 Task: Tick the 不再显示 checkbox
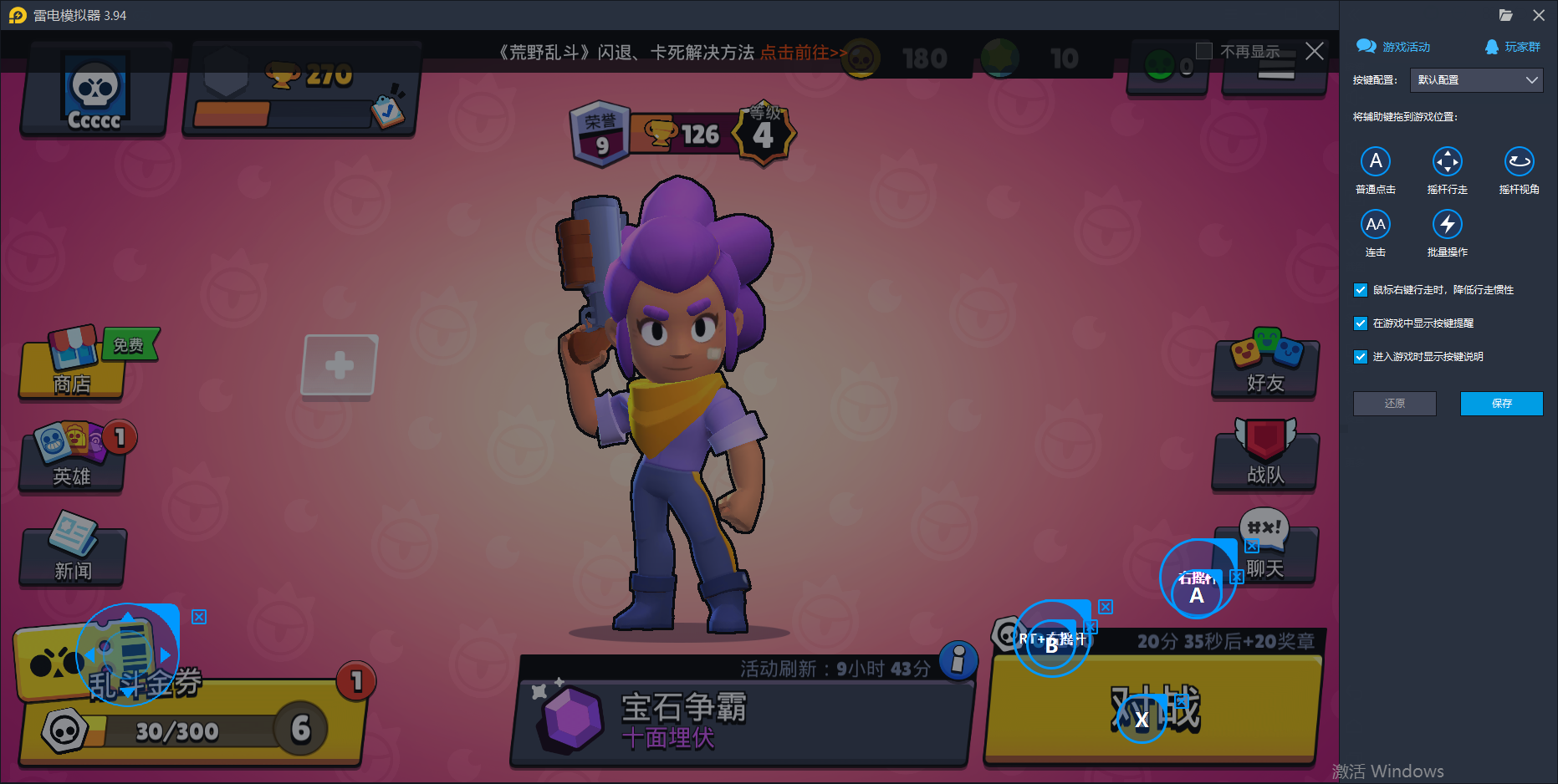(1204, 51)
